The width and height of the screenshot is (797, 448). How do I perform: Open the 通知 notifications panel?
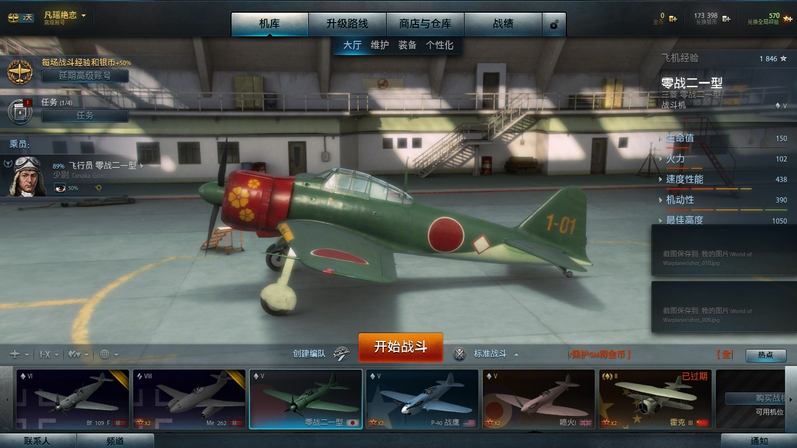point(758,441)
